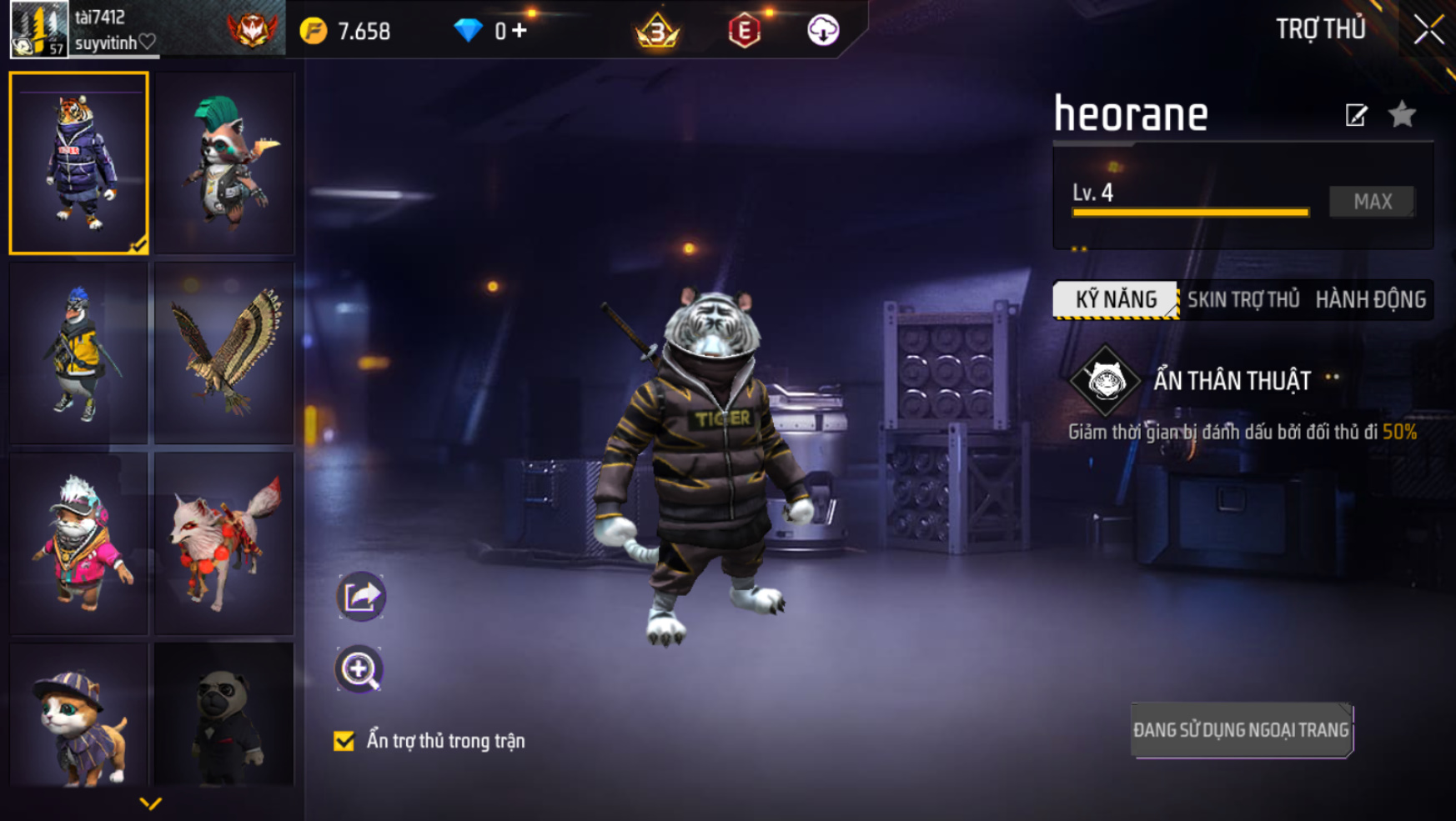Pick the falcon pet thumbnail
This screenshot has height=821, width=1456.
tap(224, 353)
